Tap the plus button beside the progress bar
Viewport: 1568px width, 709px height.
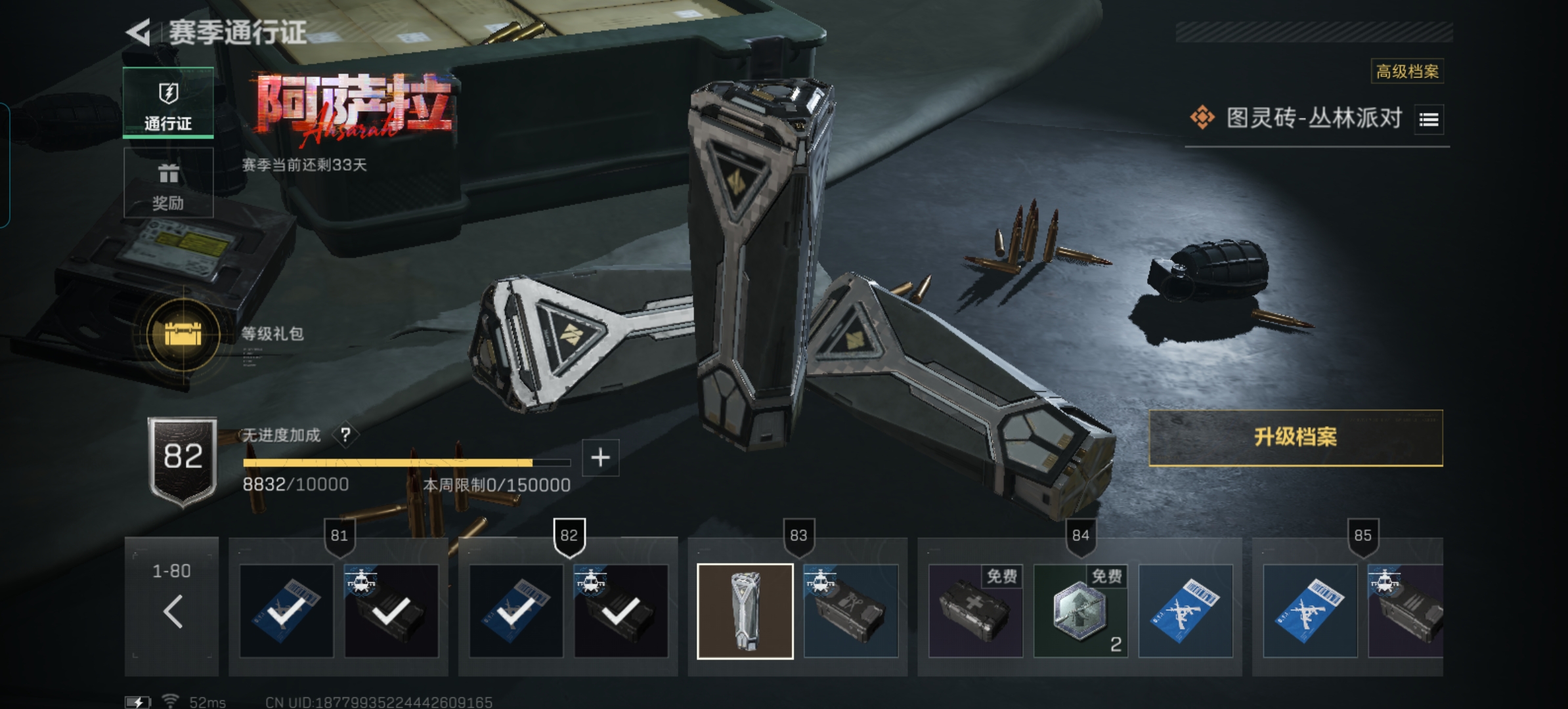[600, 458]
